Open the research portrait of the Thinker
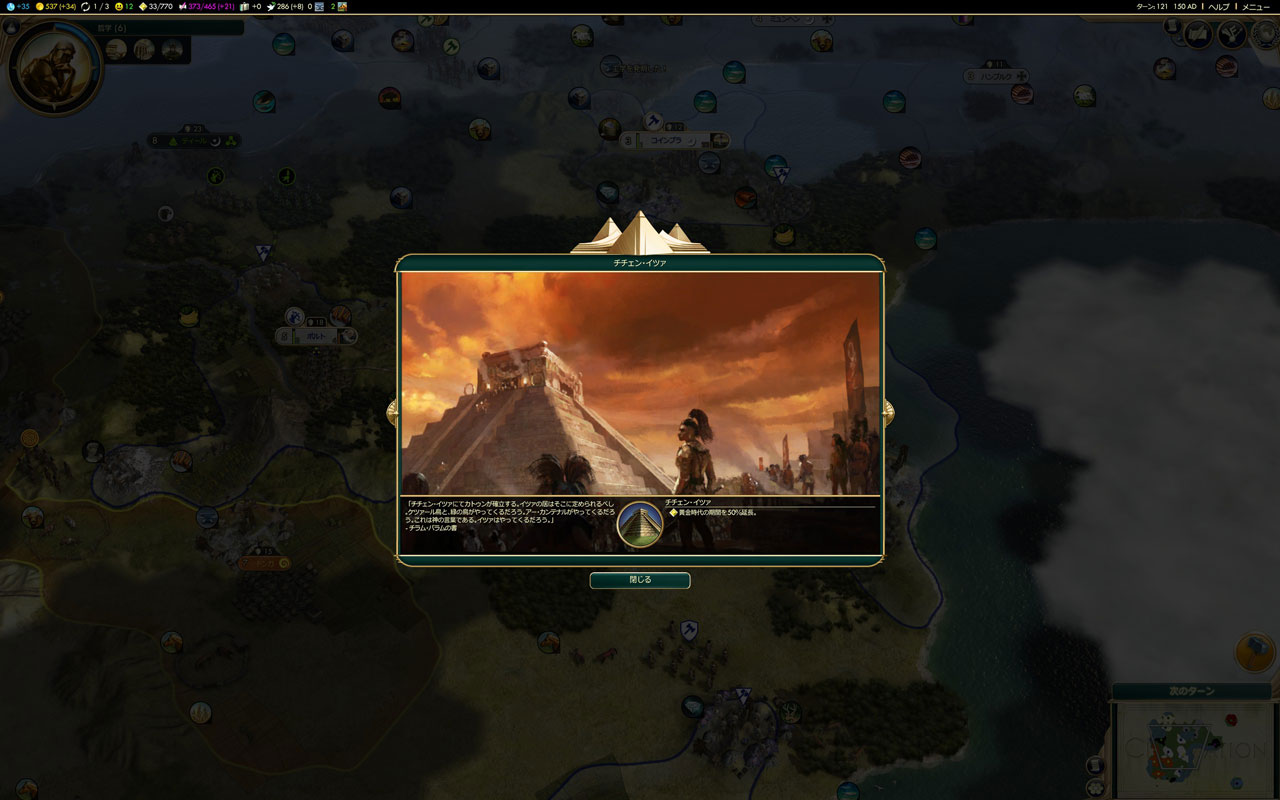The image size is (1280, 800). click(x=54, y=68)
